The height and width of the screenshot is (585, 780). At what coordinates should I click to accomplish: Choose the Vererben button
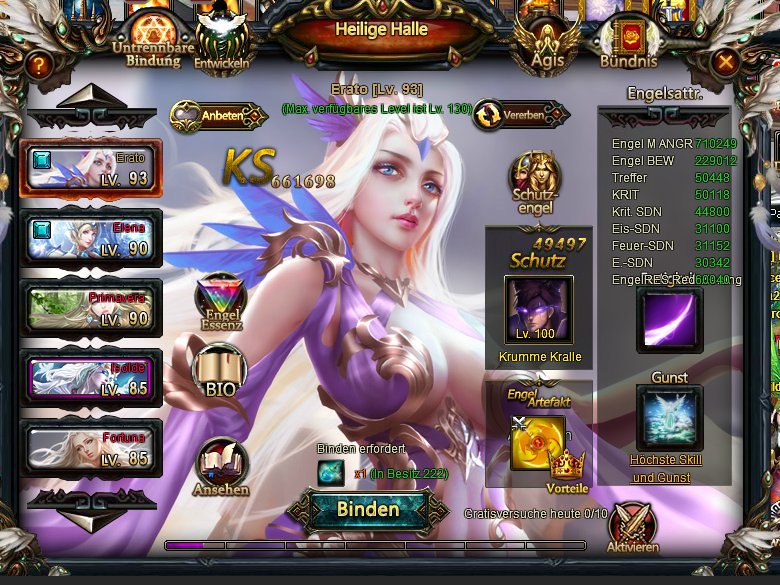pos(514,116)
